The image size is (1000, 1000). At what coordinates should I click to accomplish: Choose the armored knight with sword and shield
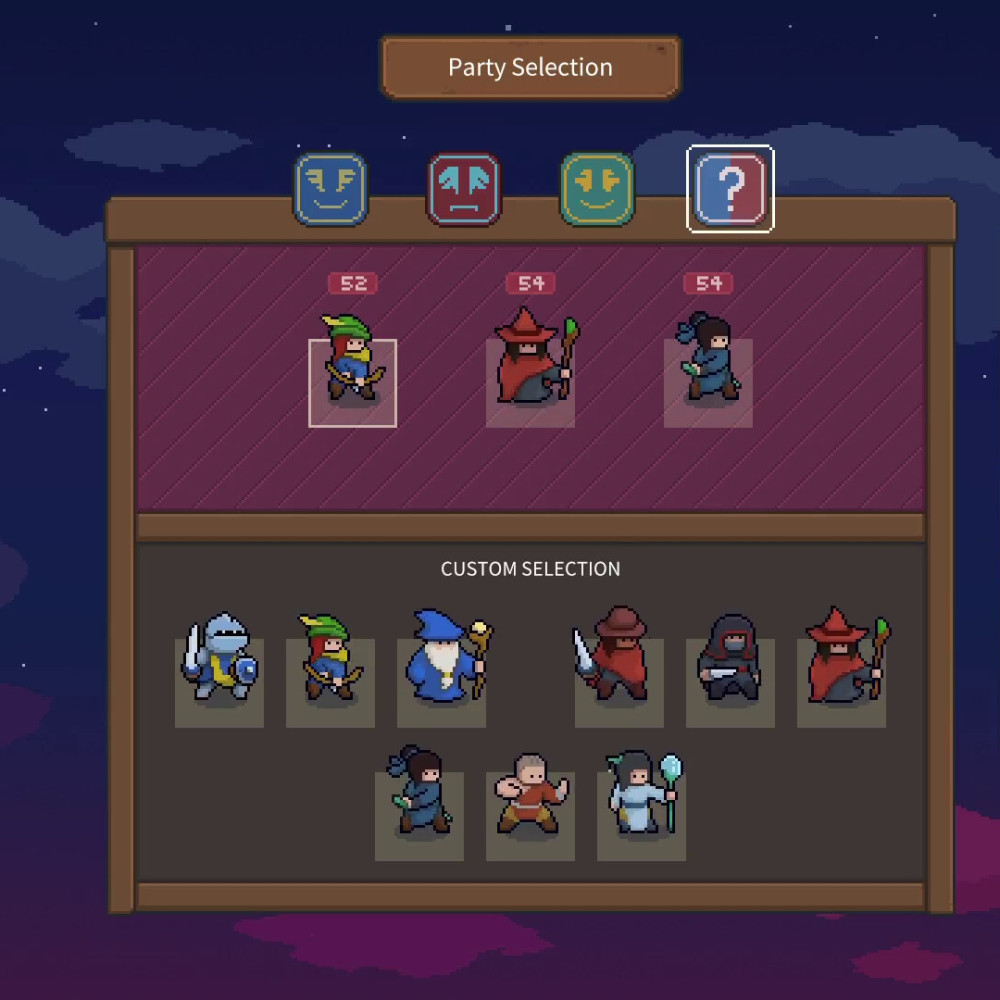(219, 682)
